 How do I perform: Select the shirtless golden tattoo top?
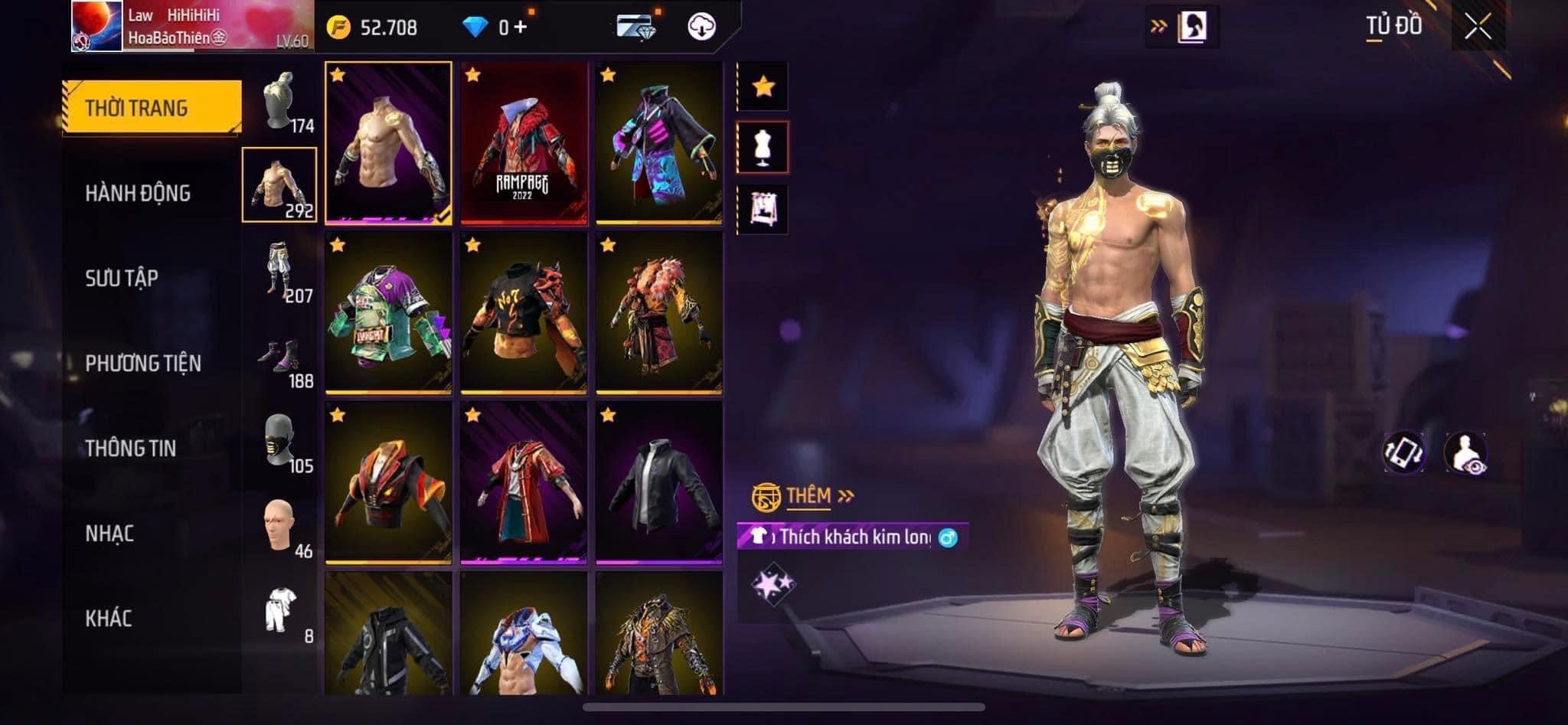(388, 143)
